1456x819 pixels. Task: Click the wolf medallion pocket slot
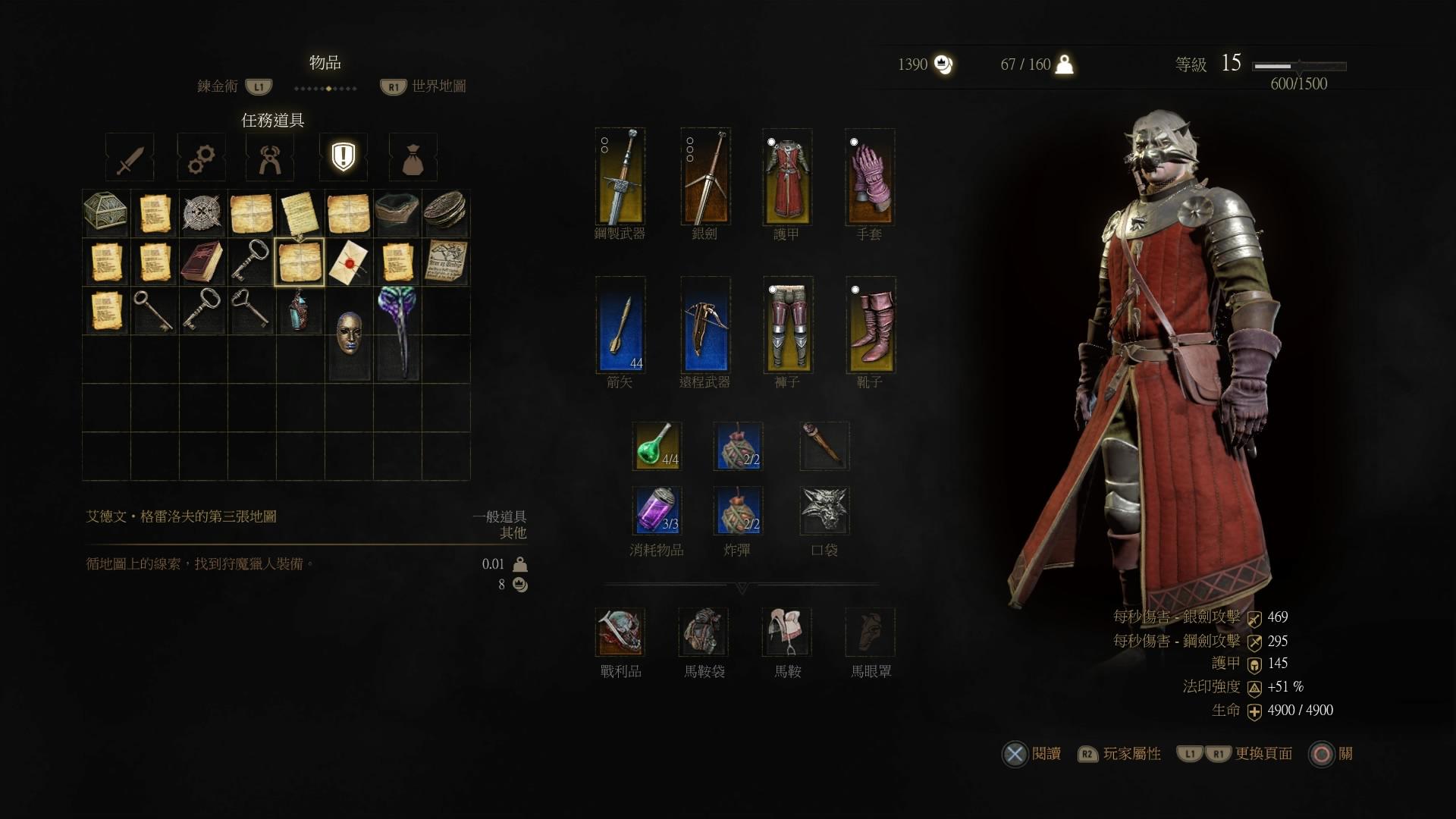[824, 510]
